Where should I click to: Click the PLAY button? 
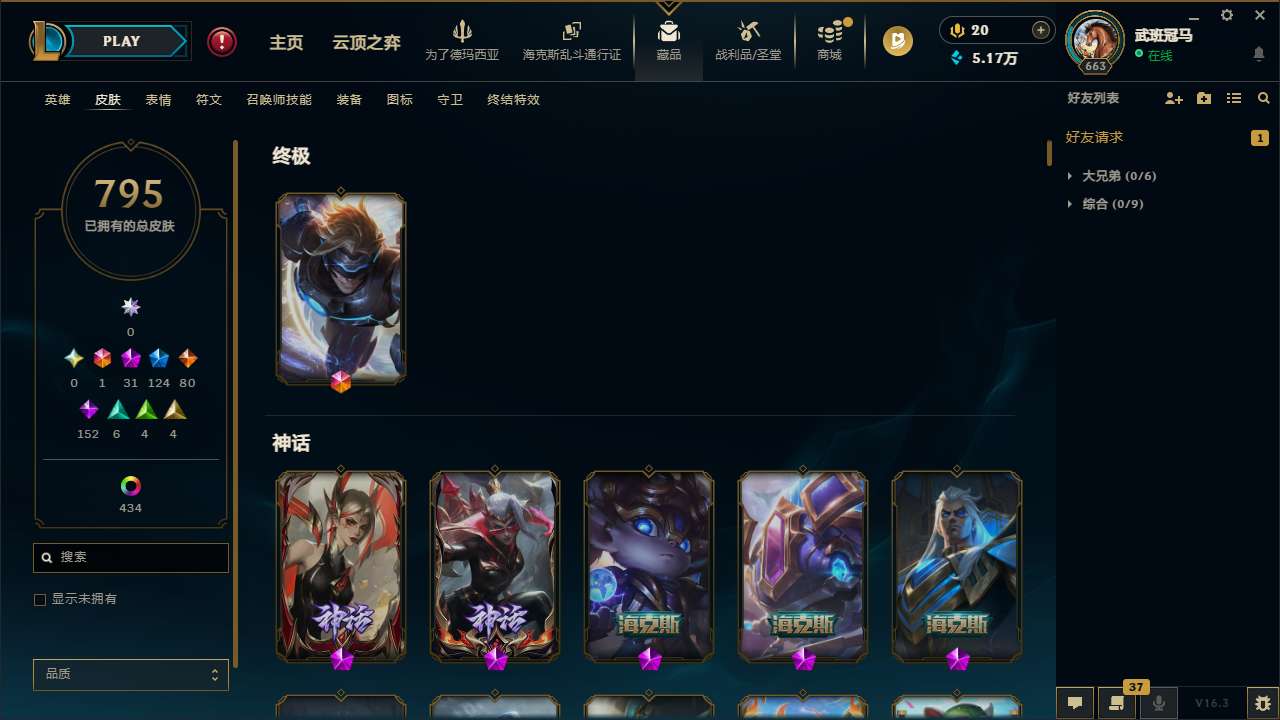pyautogui.click(x=120, y=41)
